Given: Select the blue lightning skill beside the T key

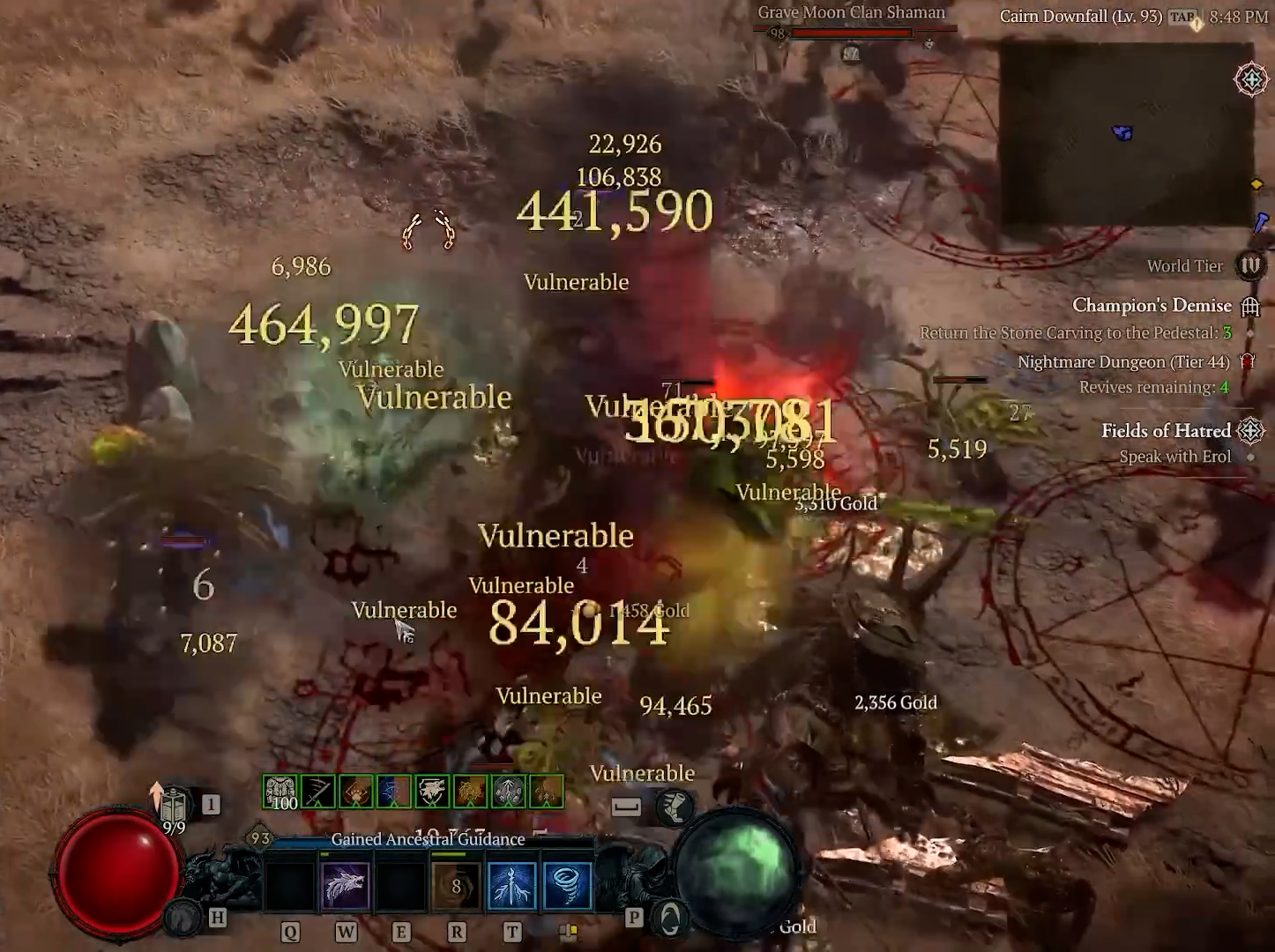Looking at the screenshot, I should [x=511, y=884].
